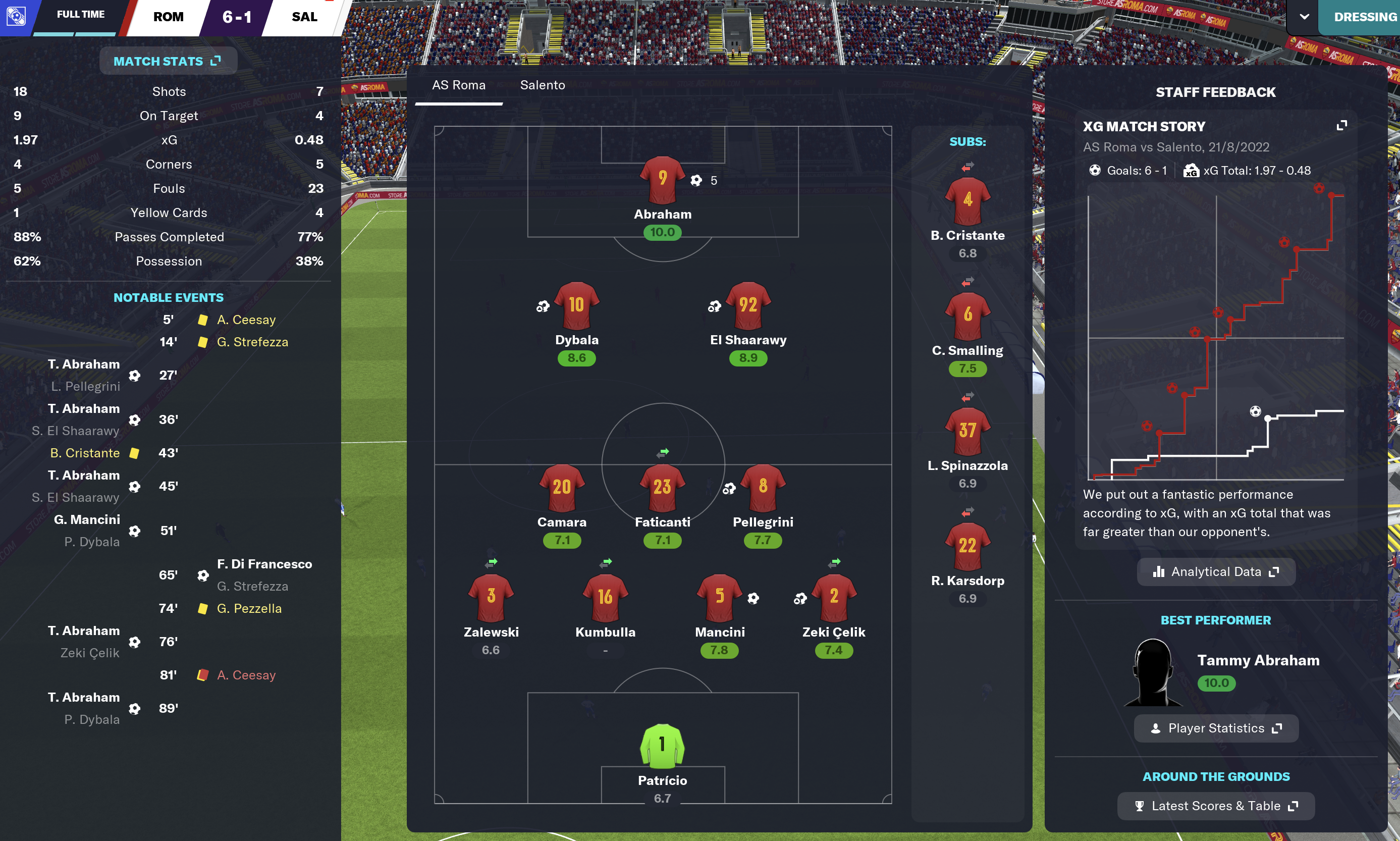Expand the xG Match Story chart

(x=1341, y=126)
